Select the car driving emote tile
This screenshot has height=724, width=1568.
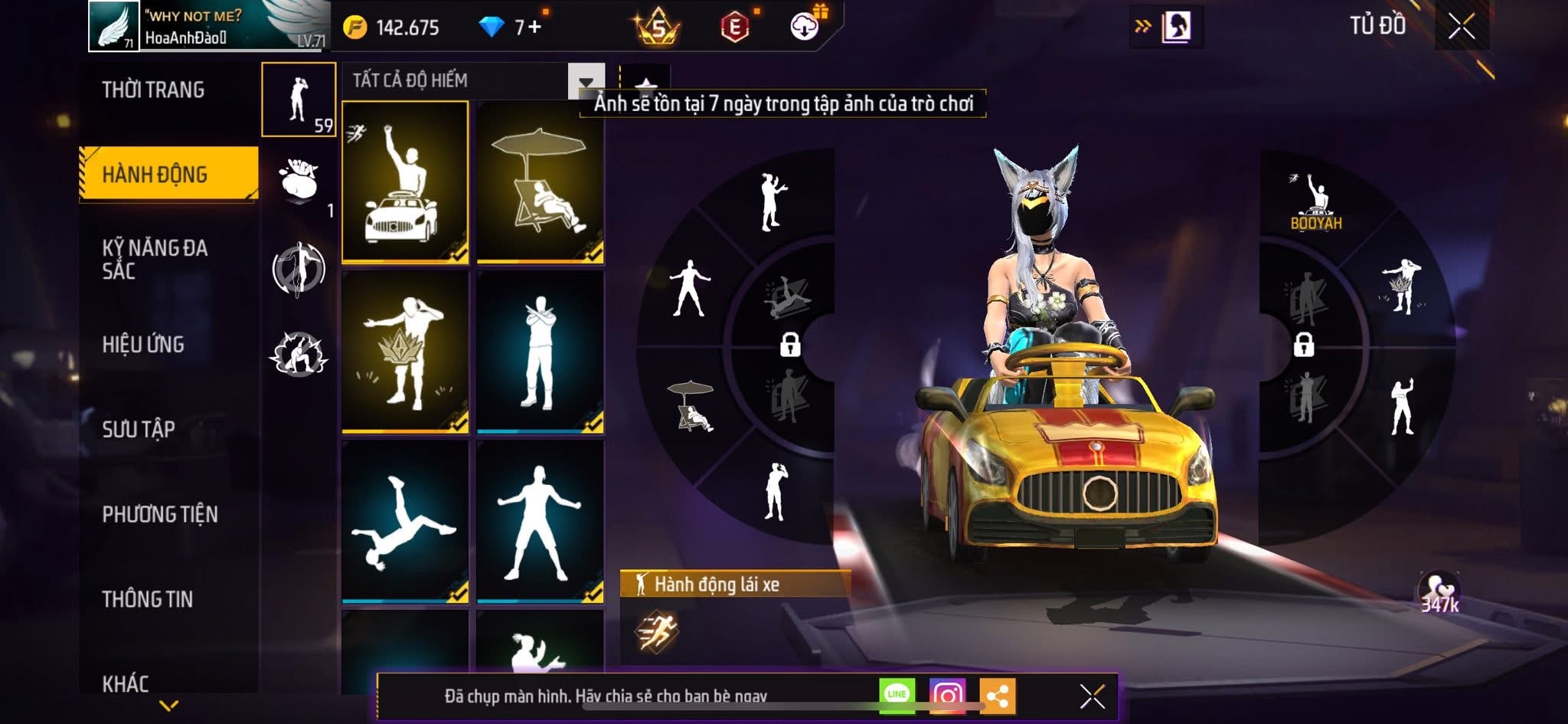point(405,182)
